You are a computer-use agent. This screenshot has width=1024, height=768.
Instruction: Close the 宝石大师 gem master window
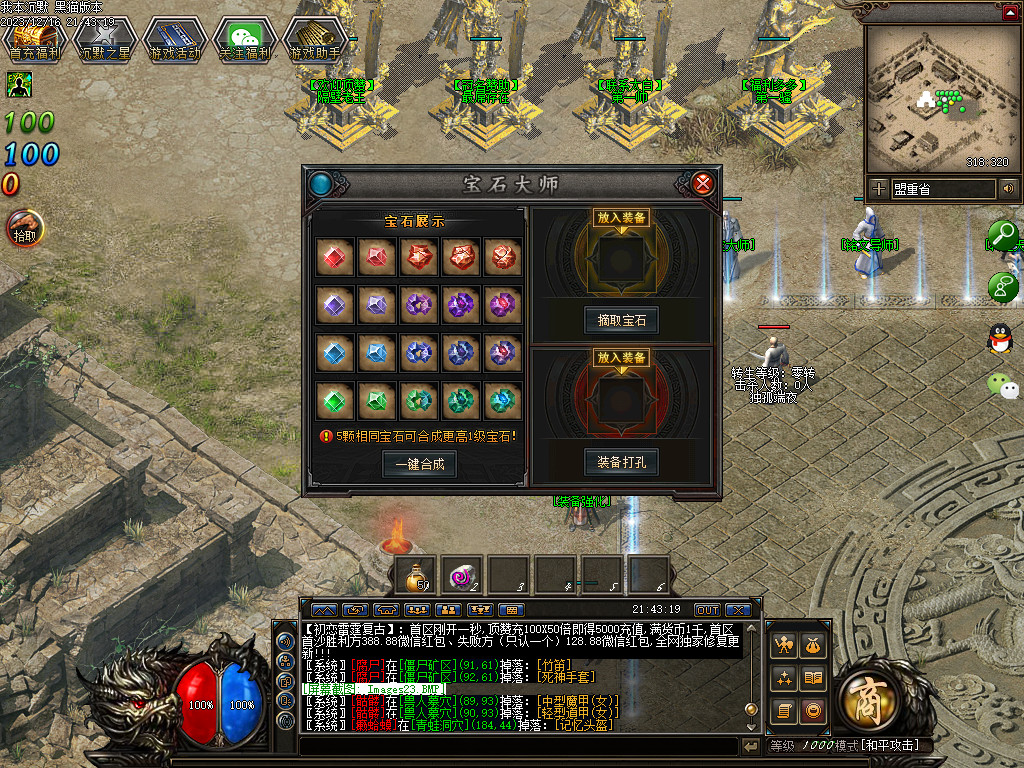pos(703,183)
